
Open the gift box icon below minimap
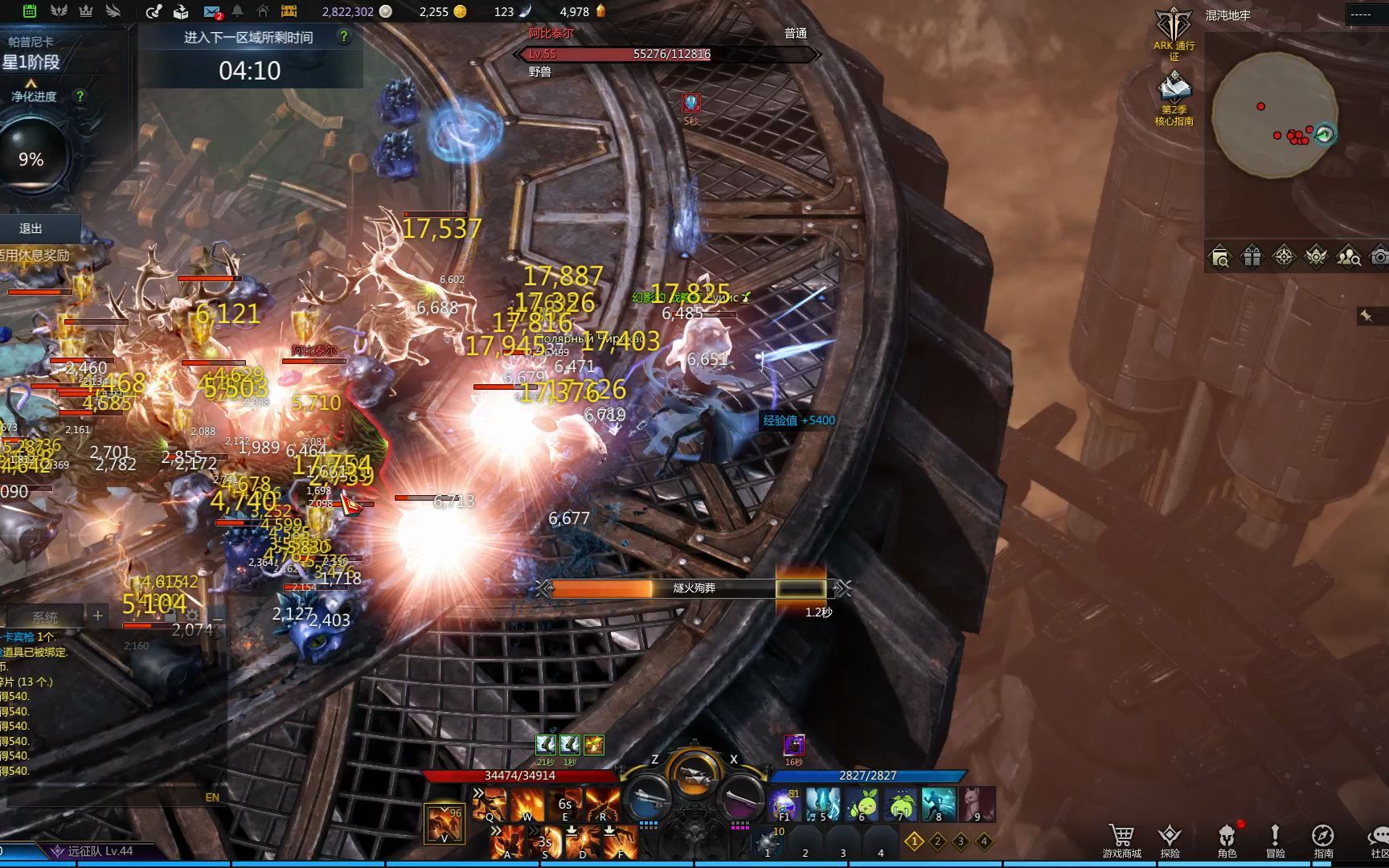[x=1252, y=257]
